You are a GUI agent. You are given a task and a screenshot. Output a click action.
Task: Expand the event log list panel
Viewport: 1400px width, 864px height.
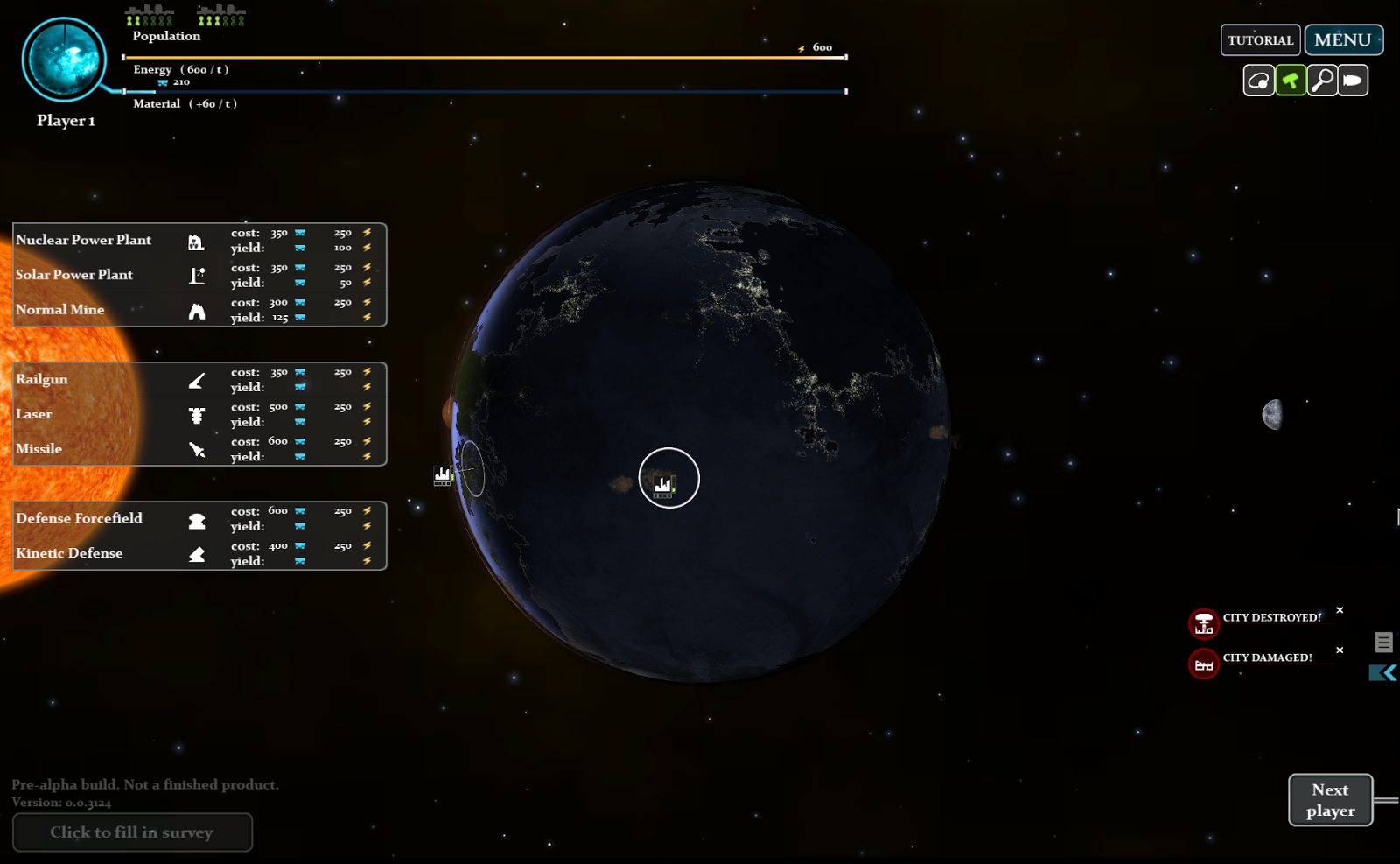coord(1383,642)
